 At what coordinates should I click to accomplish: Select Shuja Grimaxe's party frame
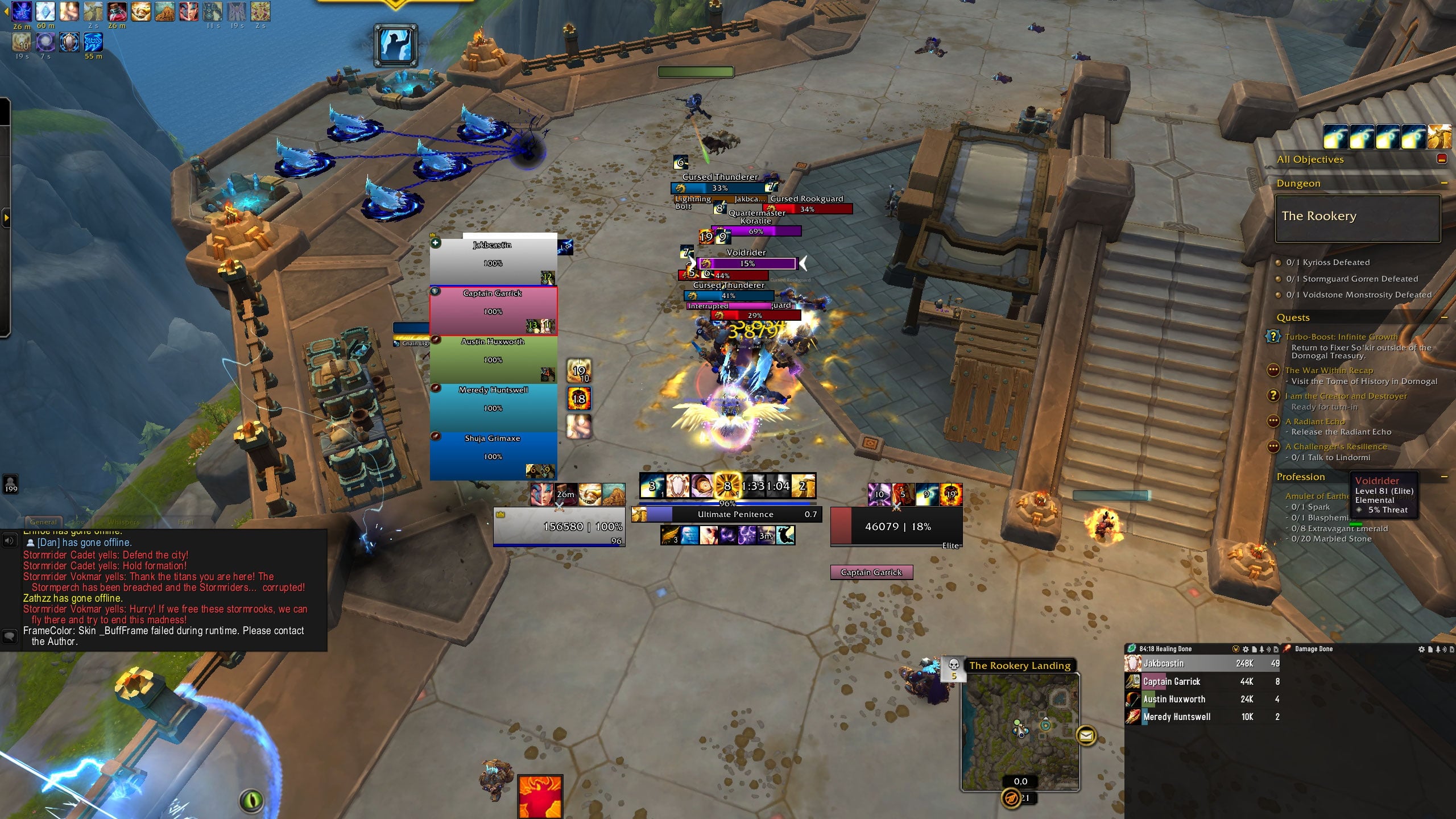pyautogui.click(x=493, y=456)
